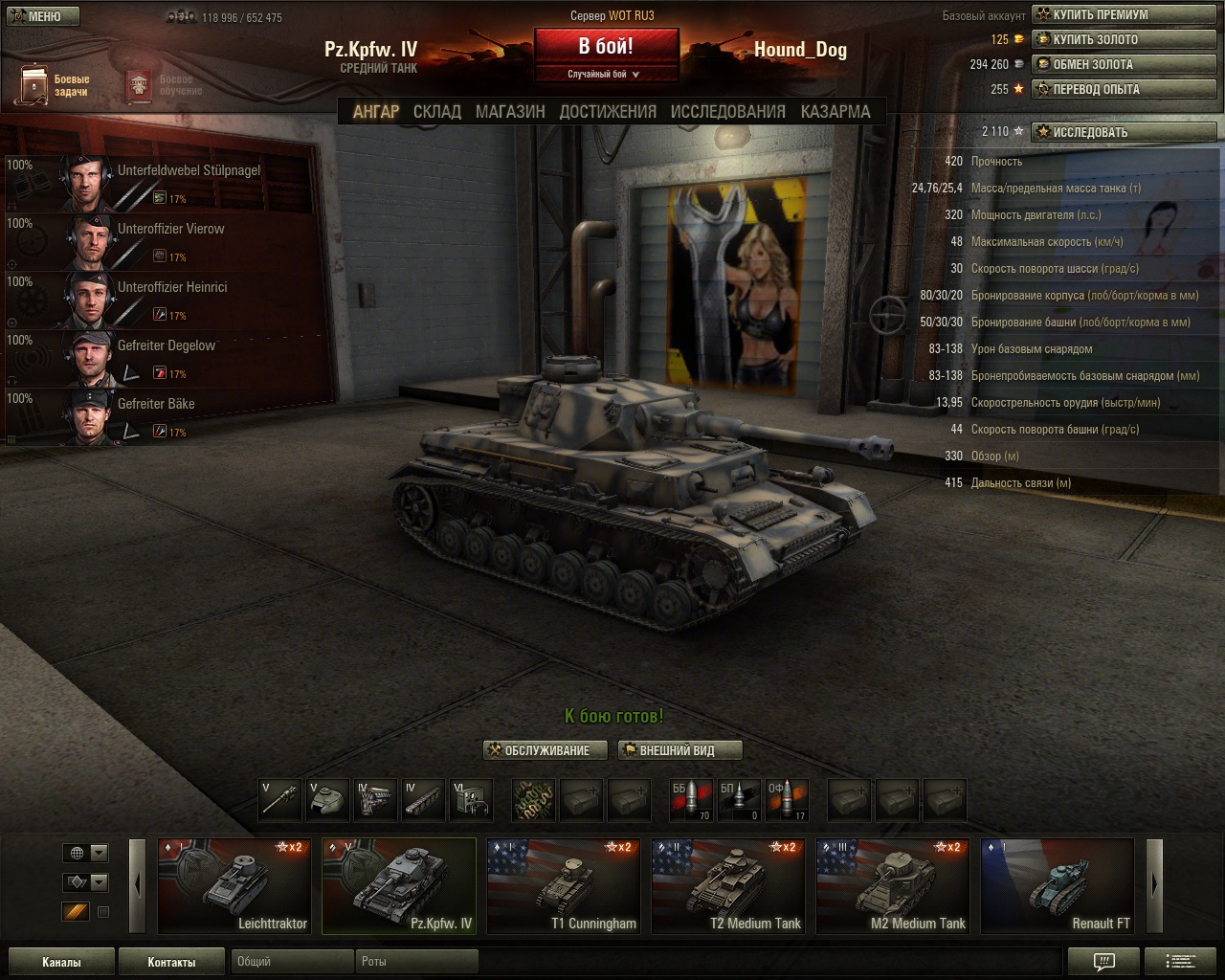
Task: Open the МАГАЗИН tab
Action: pos(510,112)
